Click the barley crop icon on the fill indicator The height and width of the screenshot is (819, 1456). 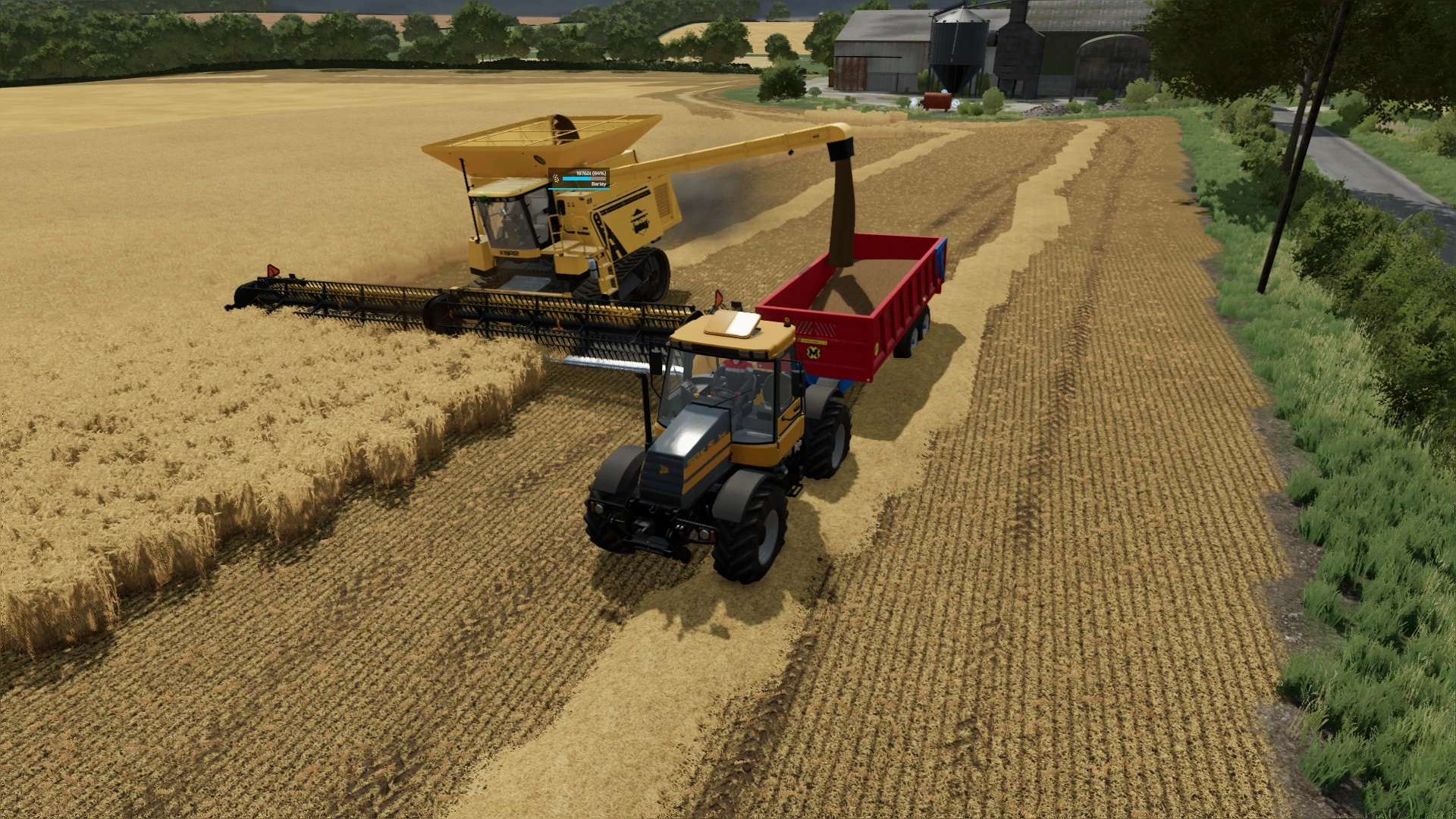(x=556, y=180)
